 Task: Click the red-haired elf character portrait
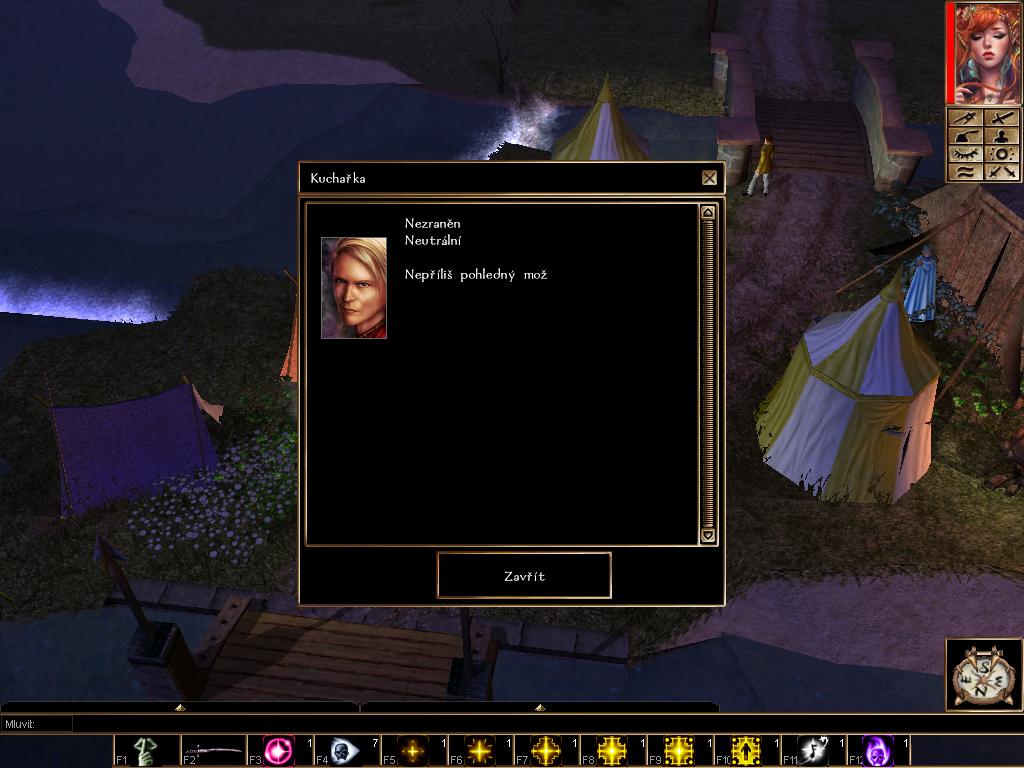point(985,53)
